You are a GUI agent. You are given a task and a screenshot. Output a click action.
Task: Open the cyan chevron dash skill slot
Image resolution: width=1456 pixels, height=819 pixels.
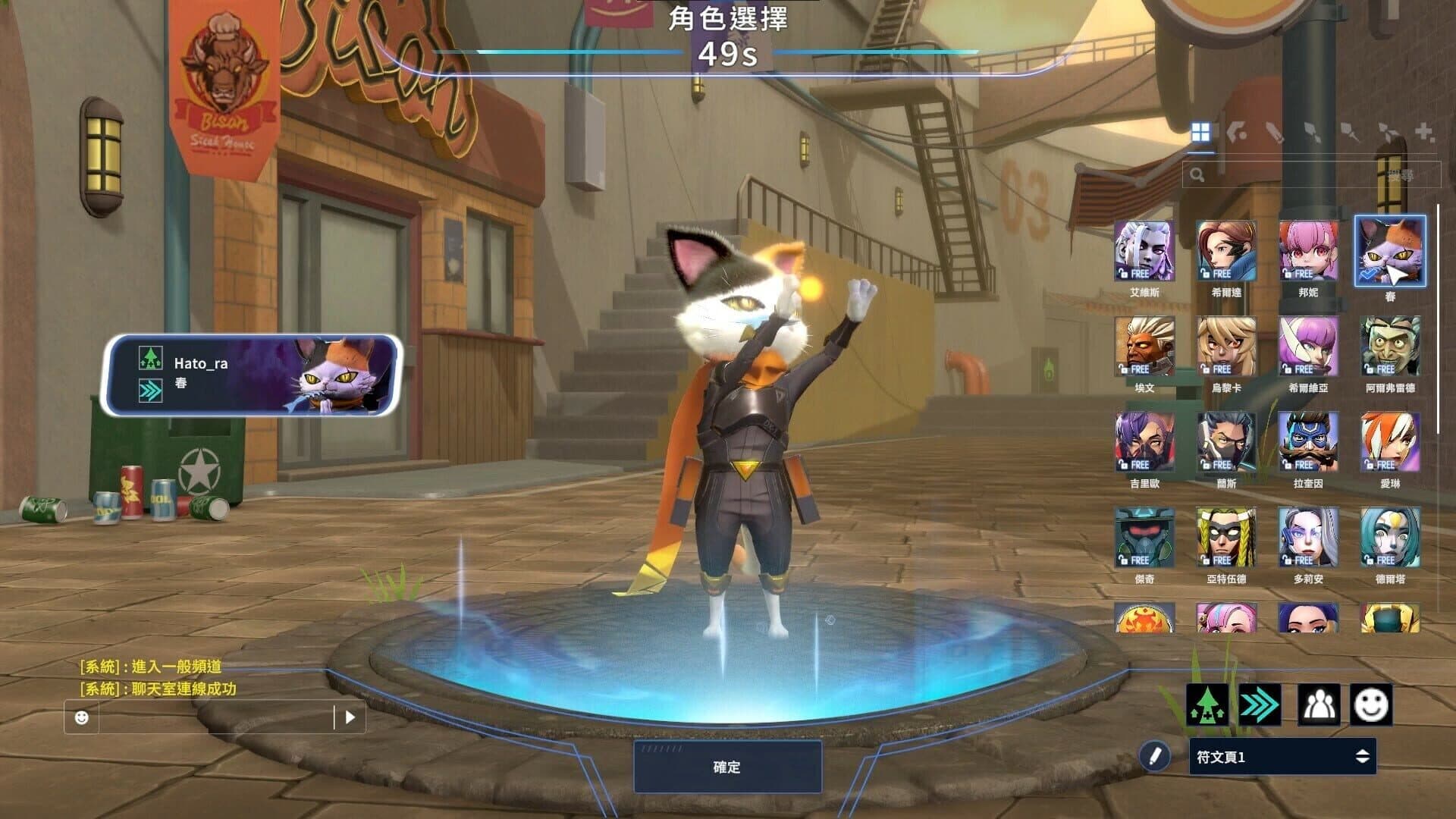(1260, 704)
